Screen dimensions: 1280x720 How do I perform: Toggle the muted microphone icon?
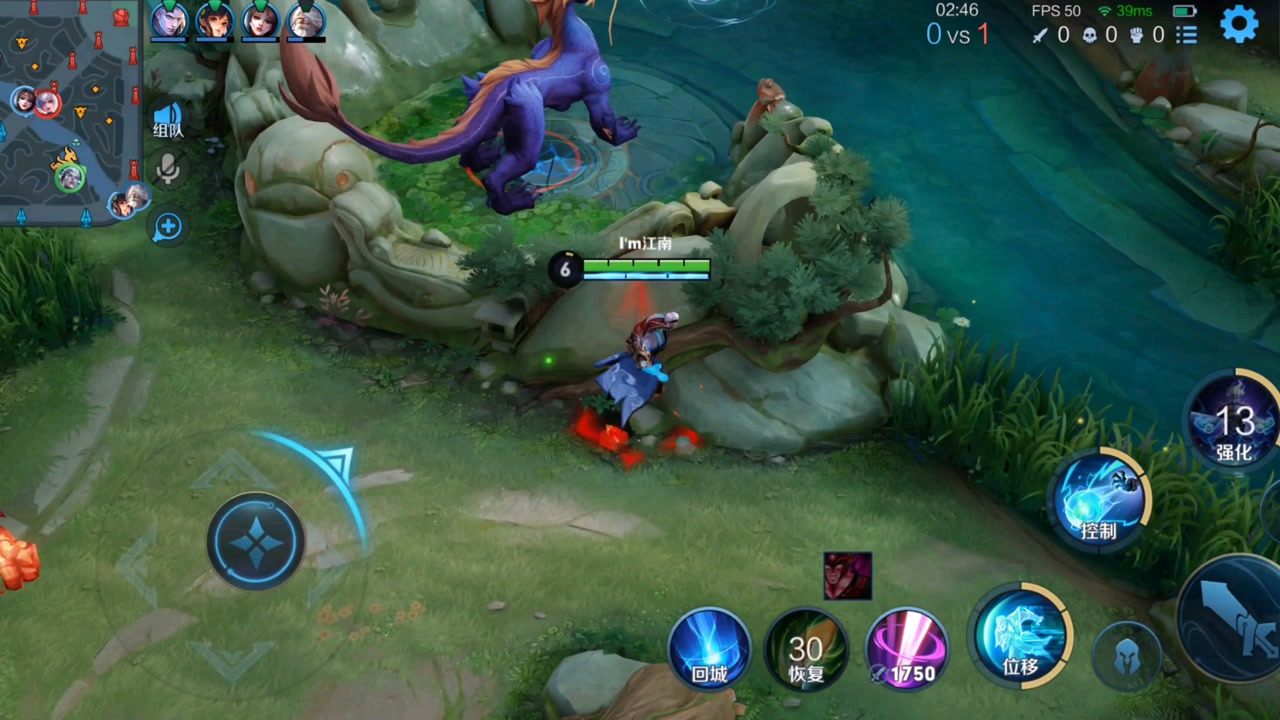coord(168,170)
